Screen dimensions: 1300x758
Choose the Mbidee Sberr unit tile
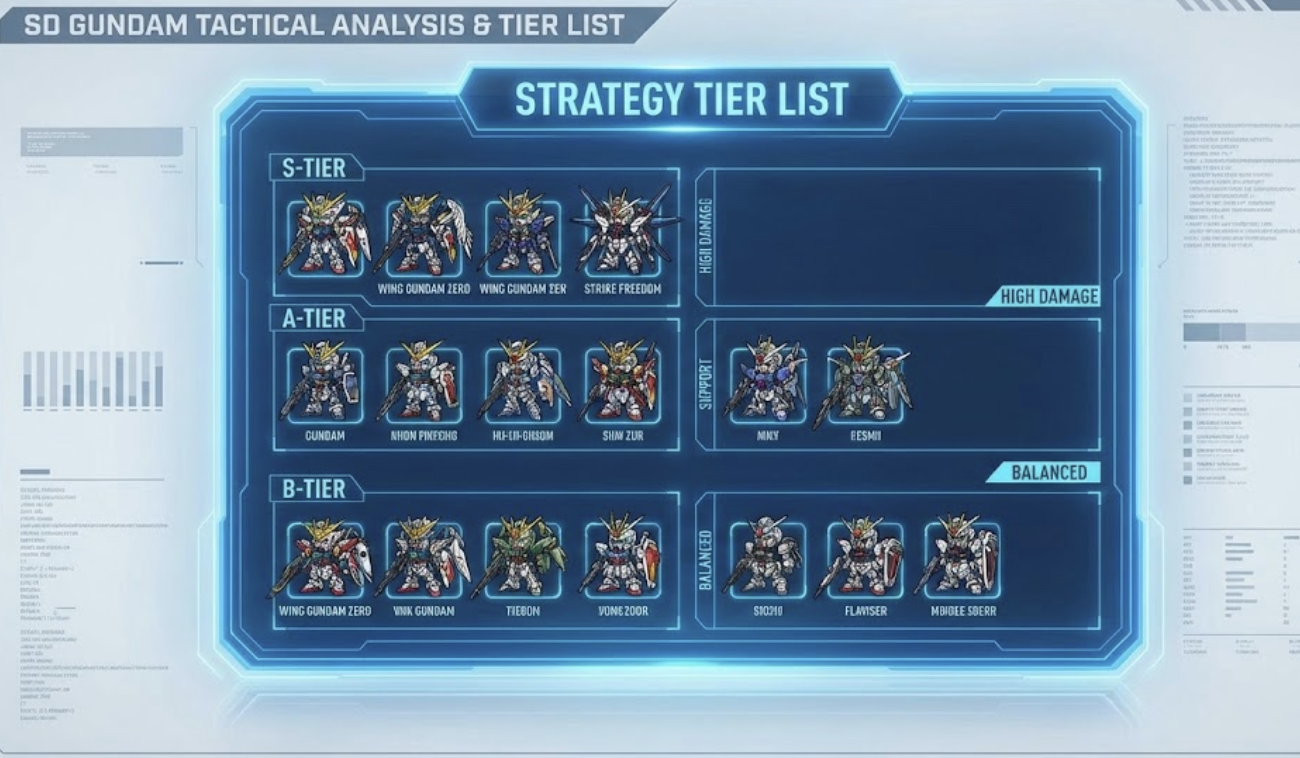tap(962, 559)
